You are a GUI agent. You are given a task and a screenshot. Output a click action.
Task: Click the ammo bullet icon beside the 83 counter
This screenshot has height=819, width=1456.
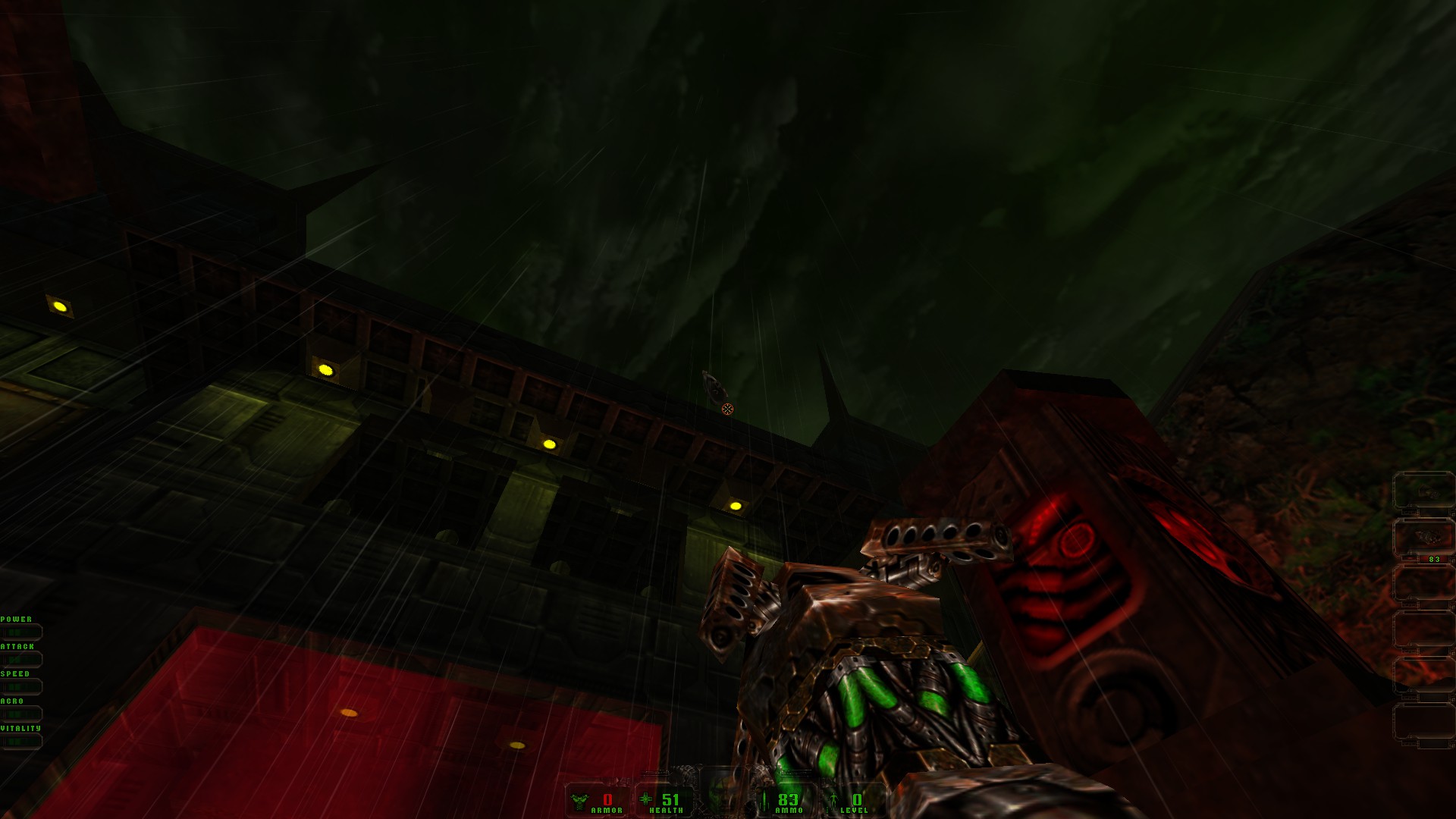[x=764, y=800]
